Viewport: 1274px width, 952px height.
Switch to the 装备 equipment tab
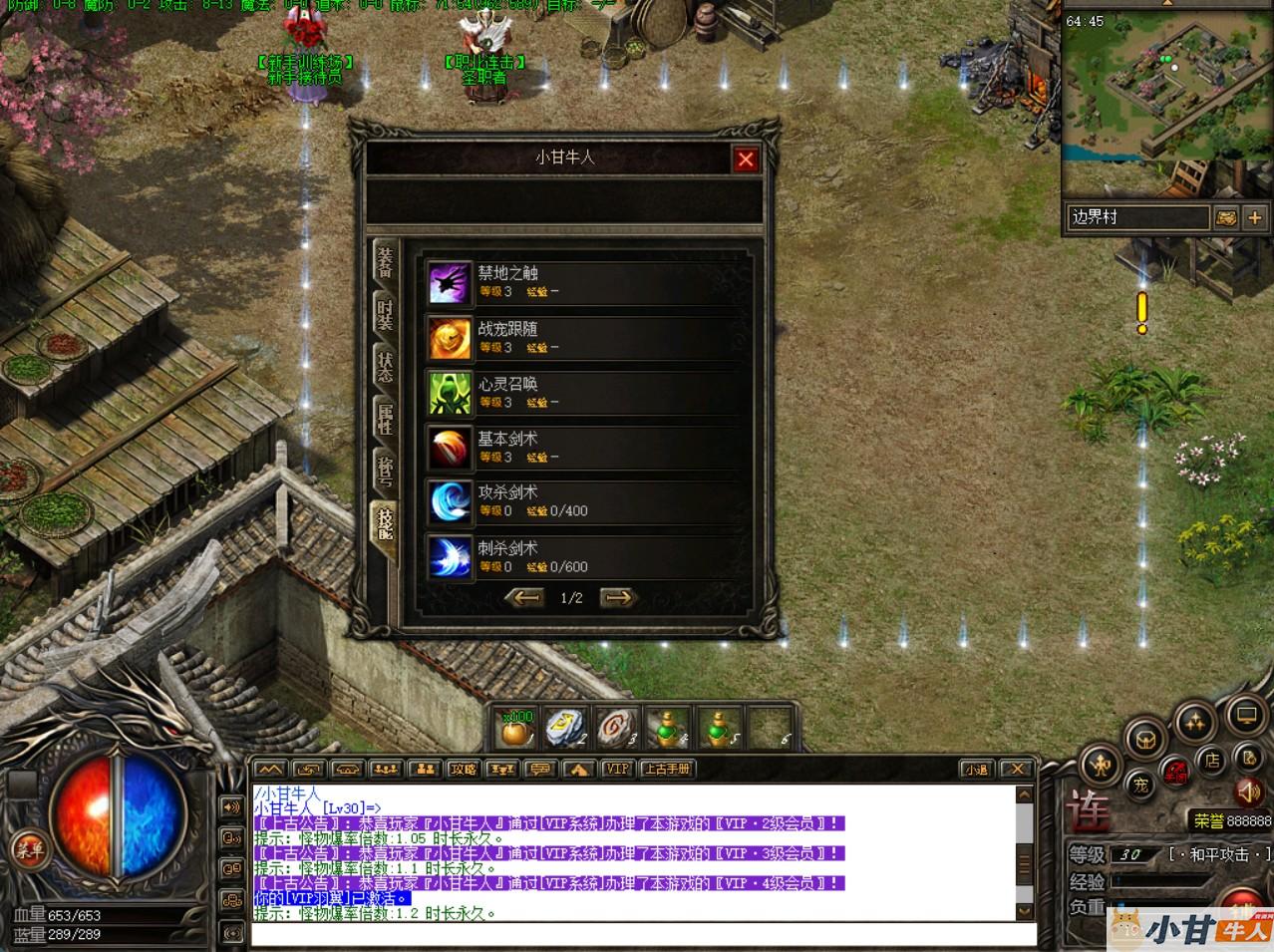point(385,261)
